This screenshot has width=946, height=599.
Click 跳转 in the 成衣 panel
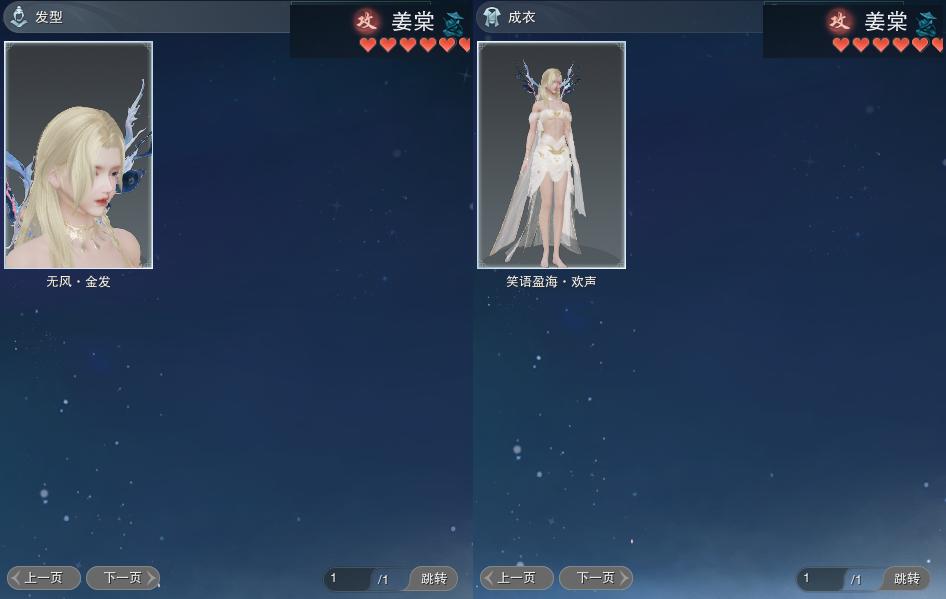click(x=906, y=579)
